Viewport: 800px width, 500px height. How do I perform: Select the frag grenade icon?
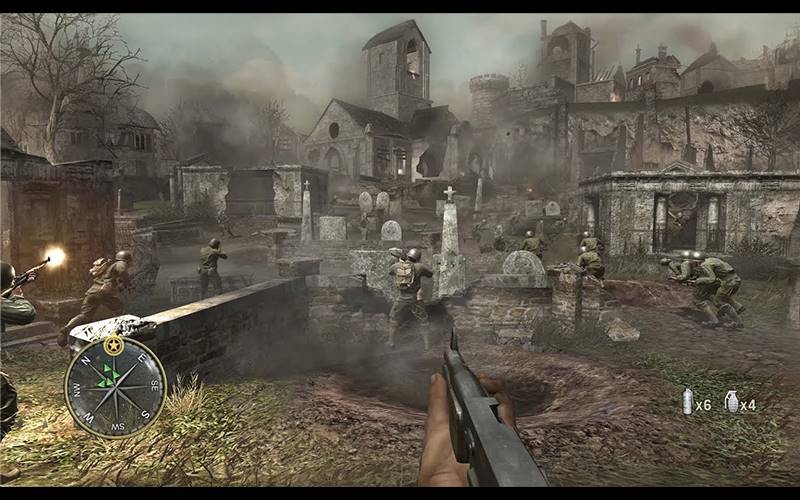pyautogui.click(x=731, y=402)
